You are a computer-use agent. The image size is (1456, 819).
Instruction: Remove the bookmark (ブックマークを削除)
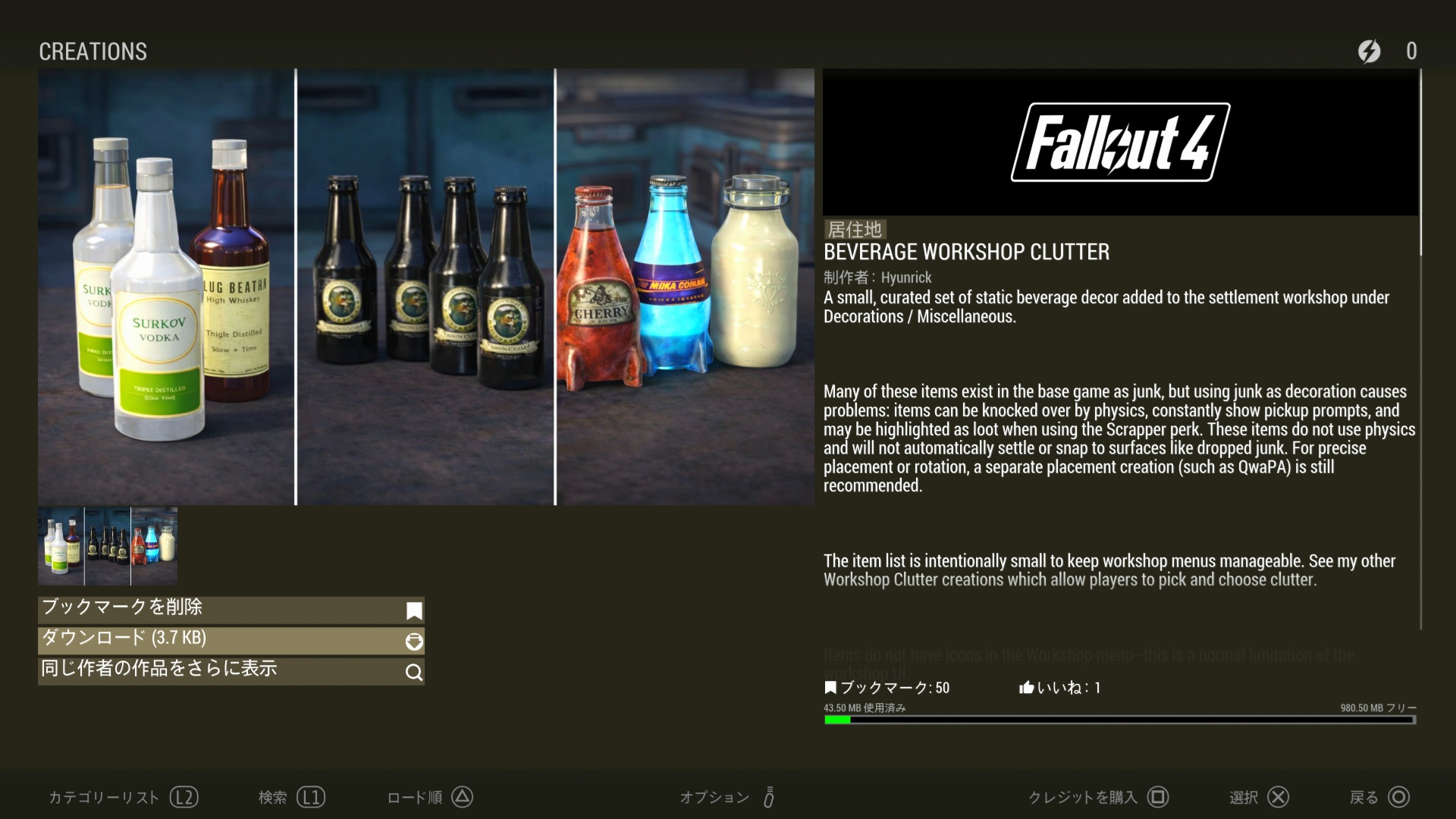(231, 610)
